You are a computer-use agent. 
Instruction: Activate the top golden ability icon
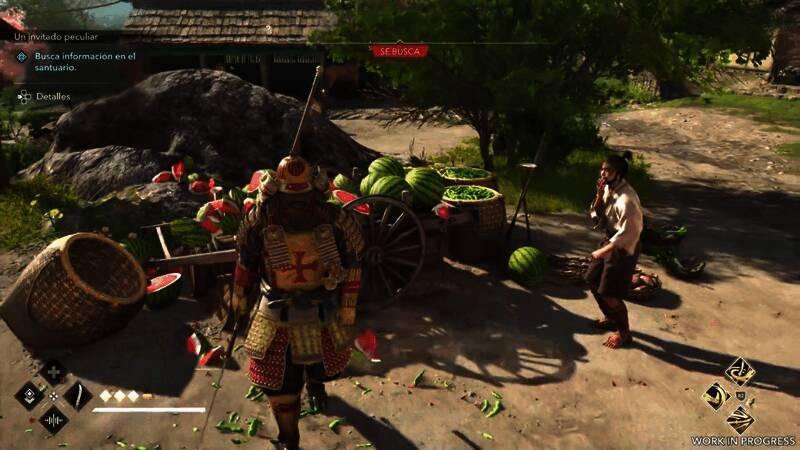(740, 372)
